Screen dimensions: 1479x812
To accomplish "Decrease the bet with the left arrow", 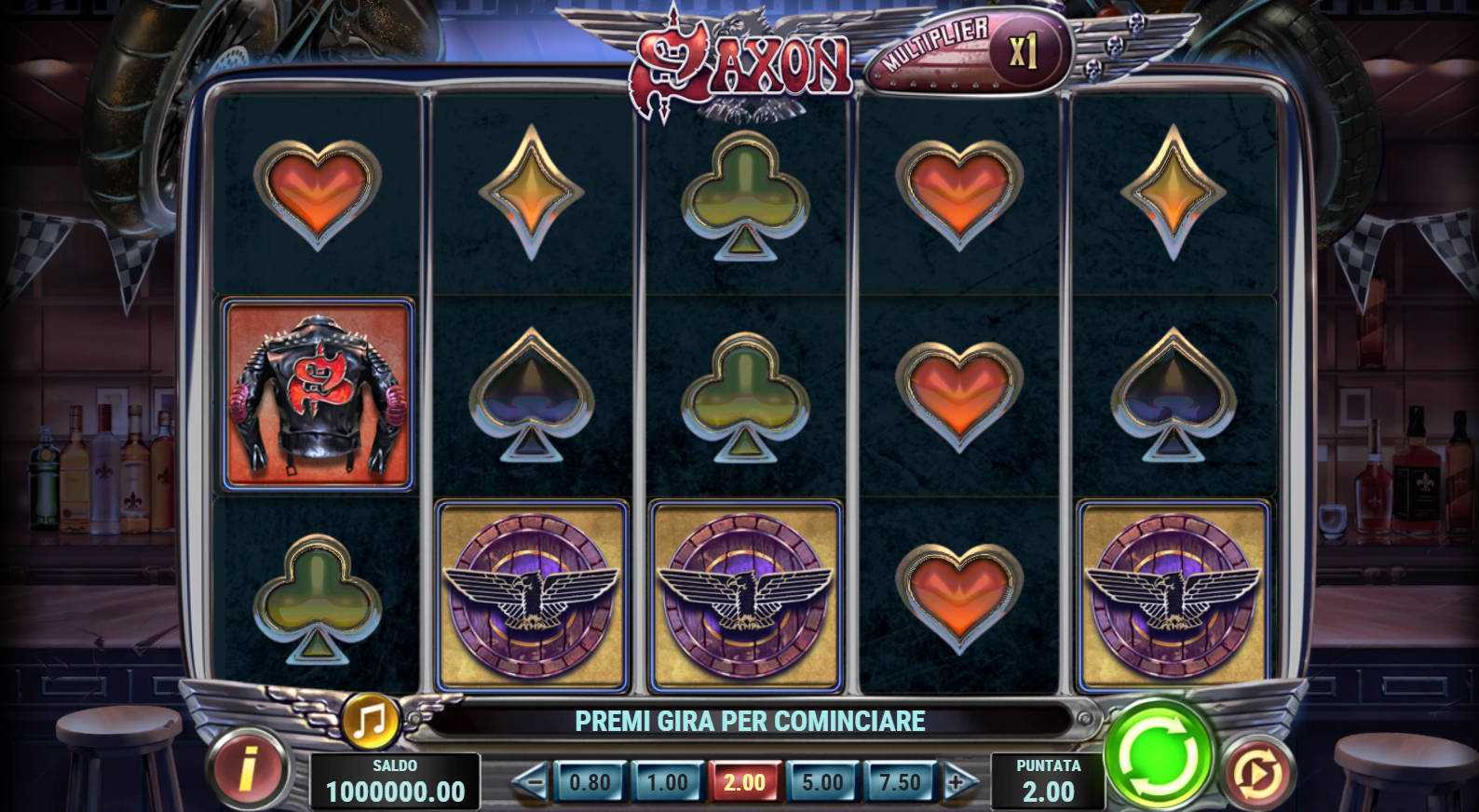I will click(531, 782).
